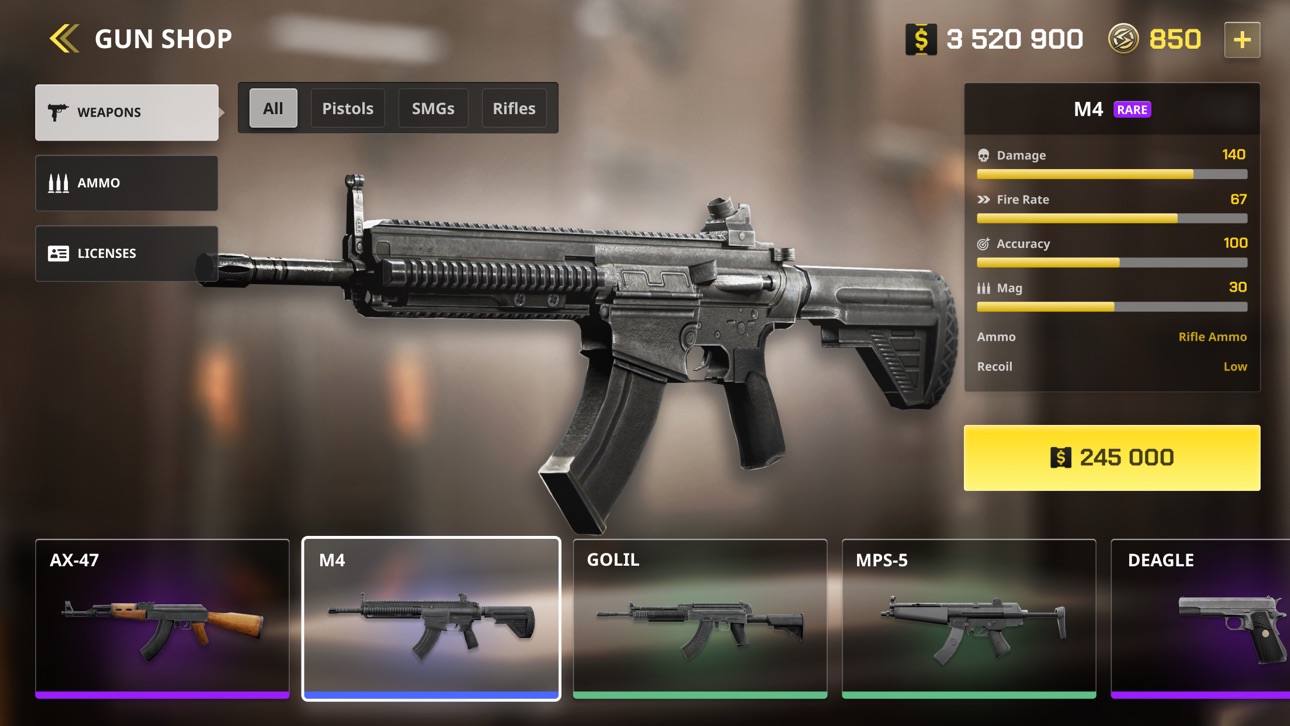Click the plus button to add currency
Screen dimensions: 1290x726
[x=1241, y=40]
